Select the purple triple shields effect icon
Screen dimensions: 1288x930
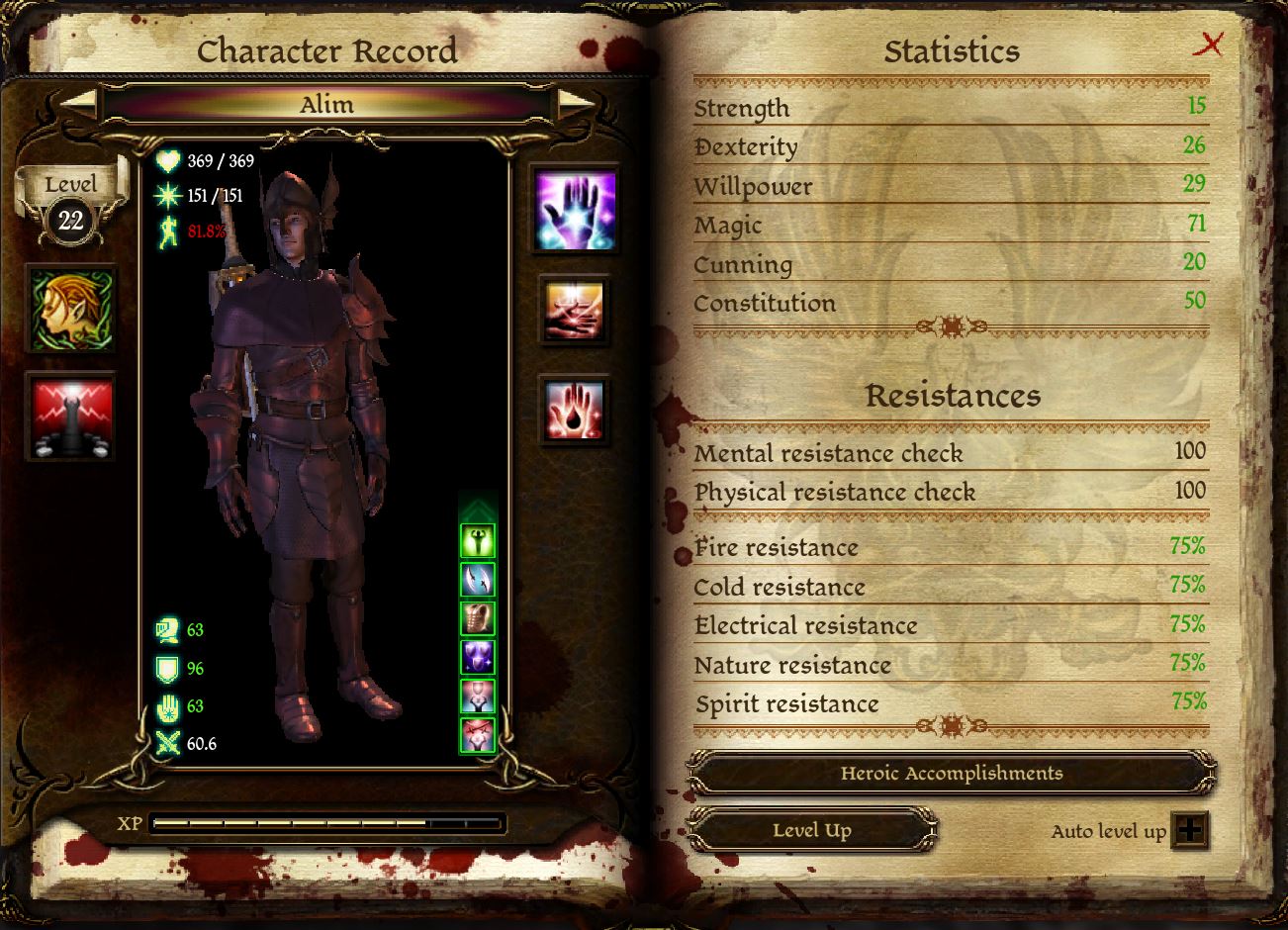pos(478,657)
